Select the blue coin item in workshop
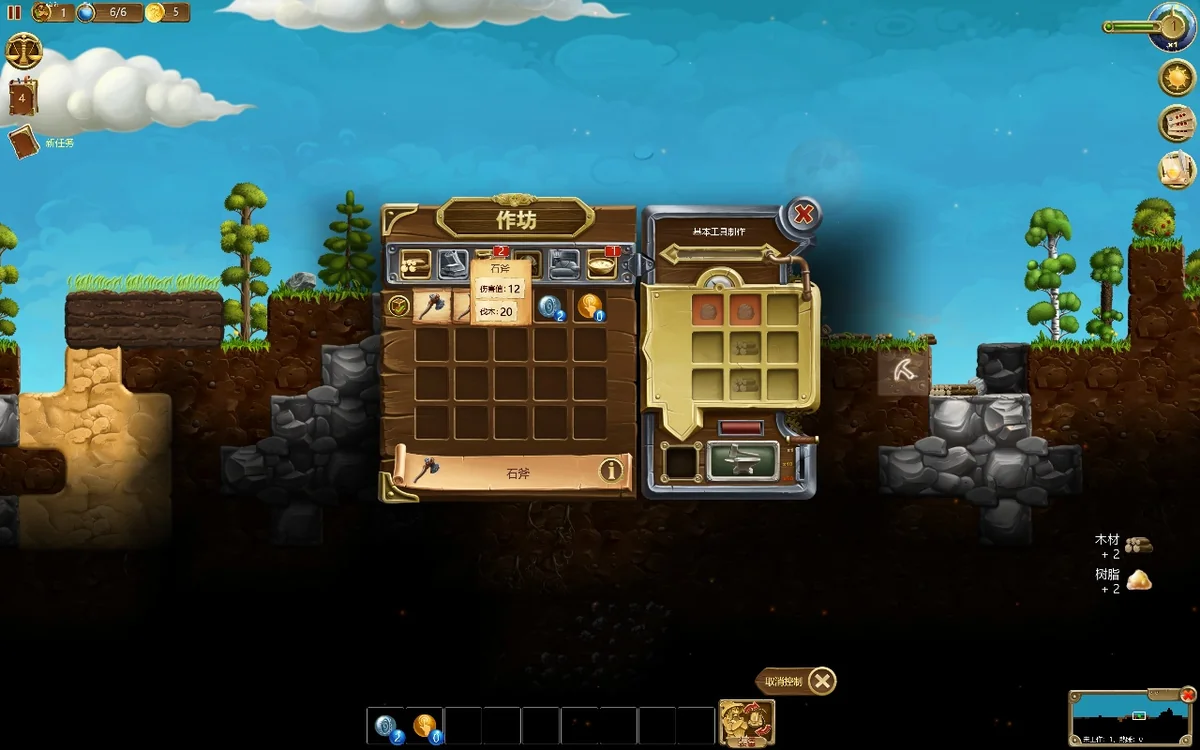Image resolution: width=1200 pixels, height=750 pixels. pos(551,307)
